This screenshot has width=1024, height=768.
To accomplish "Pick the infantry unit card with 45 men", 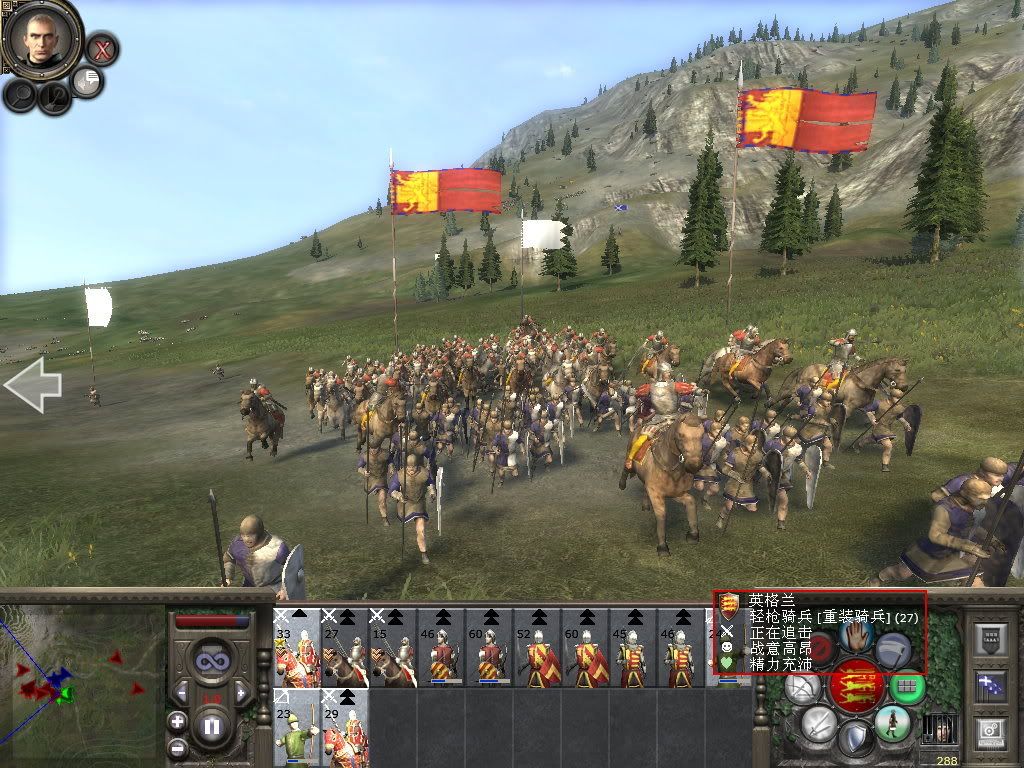I will pos(634,648).
